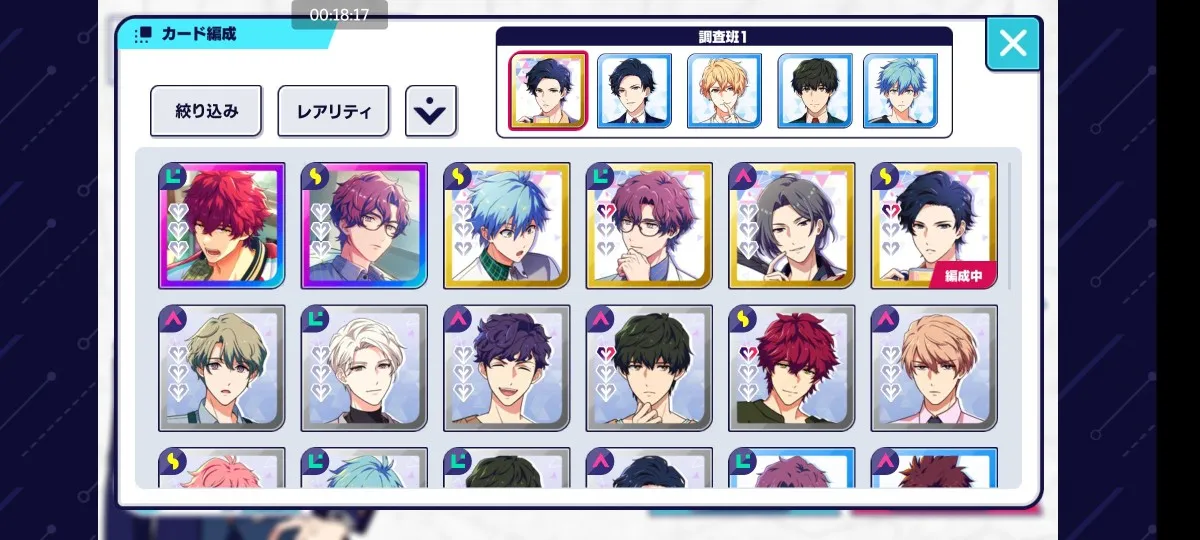
Task: Pick the laughing purple-haired silver card
Action: [506, 368]
